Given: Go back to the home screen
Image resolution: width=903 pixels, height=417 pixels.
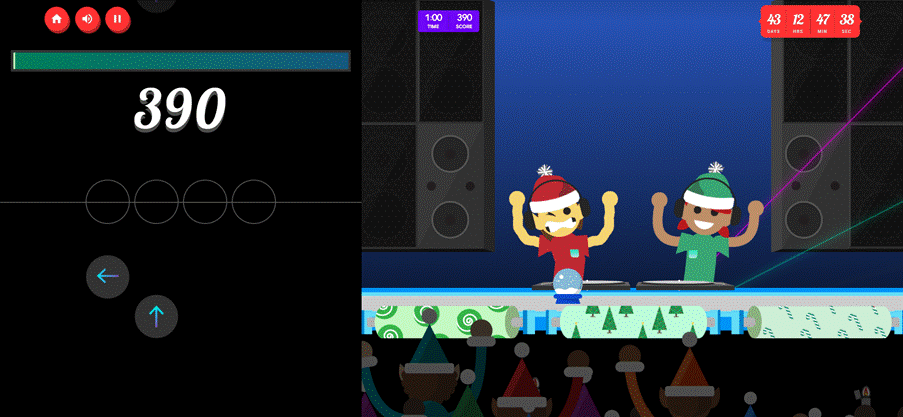Looking at the screenshot, I should click(x=57, y=18).
